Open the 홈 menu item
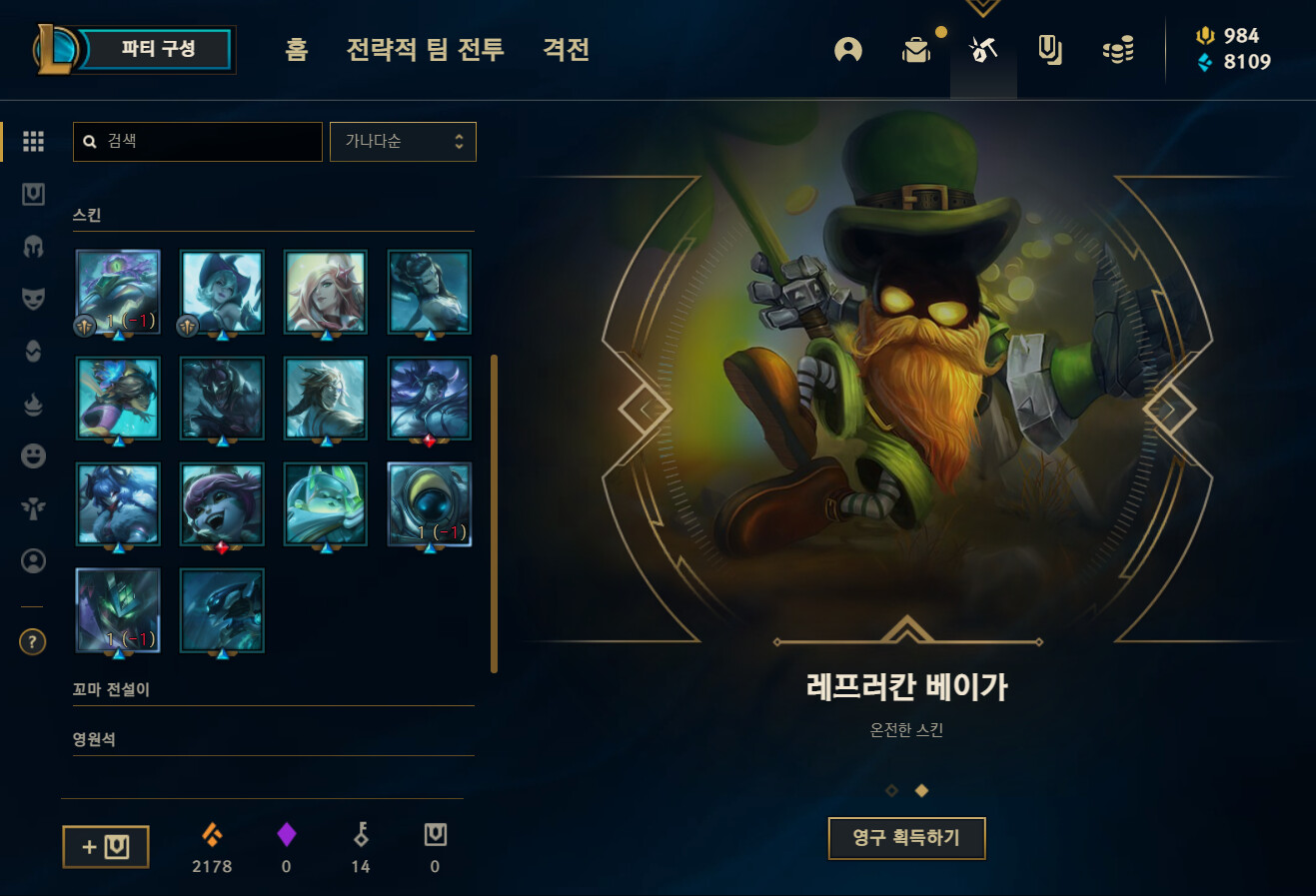Screen dimensions: 1316x896 click(295, 50)
